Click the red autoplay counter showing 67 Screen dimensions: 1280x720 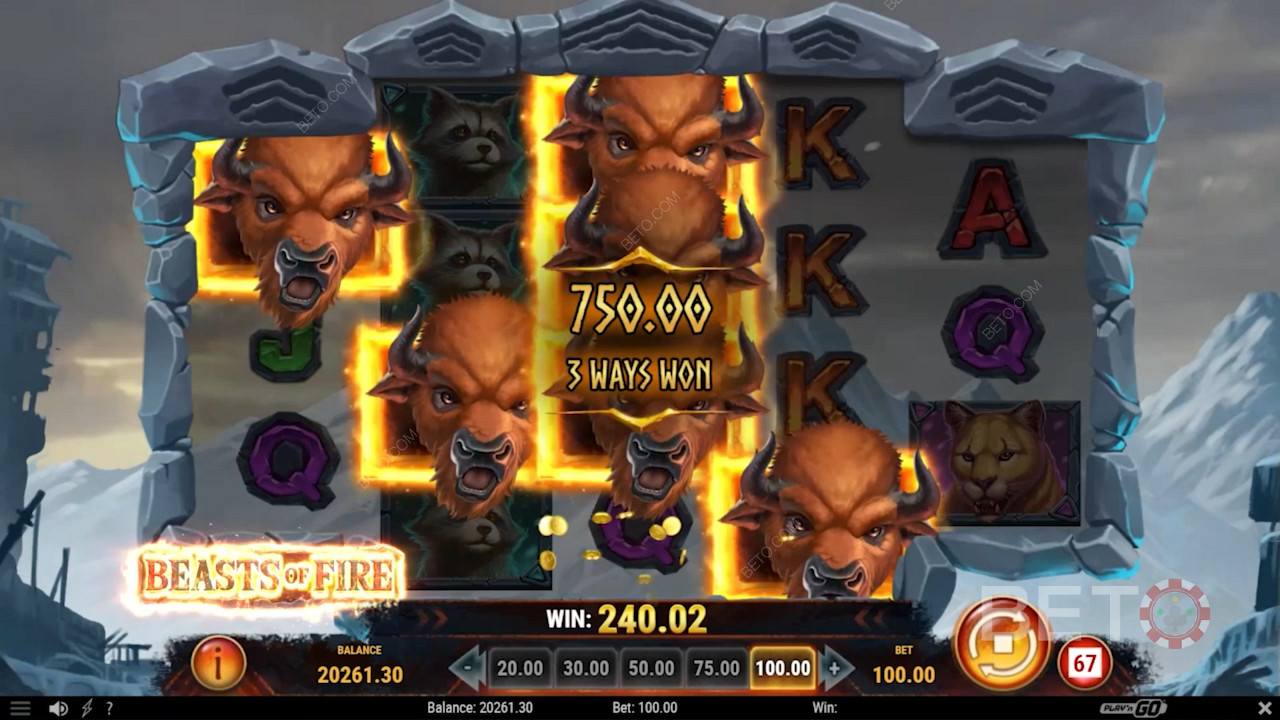tap(1085, 662)
